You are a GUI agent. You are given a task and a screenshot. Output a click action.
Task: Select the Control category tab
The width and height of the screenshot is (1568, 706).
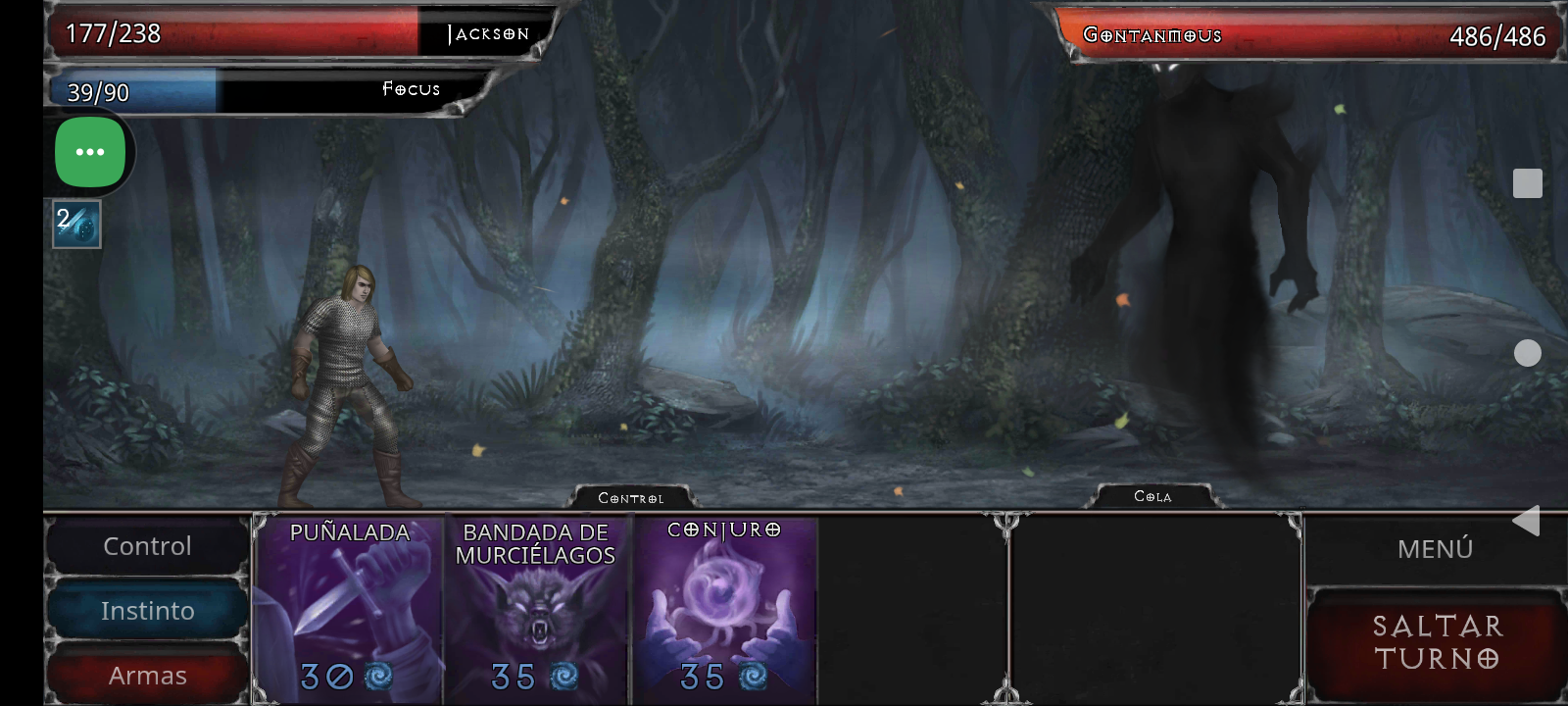[147, 545]
